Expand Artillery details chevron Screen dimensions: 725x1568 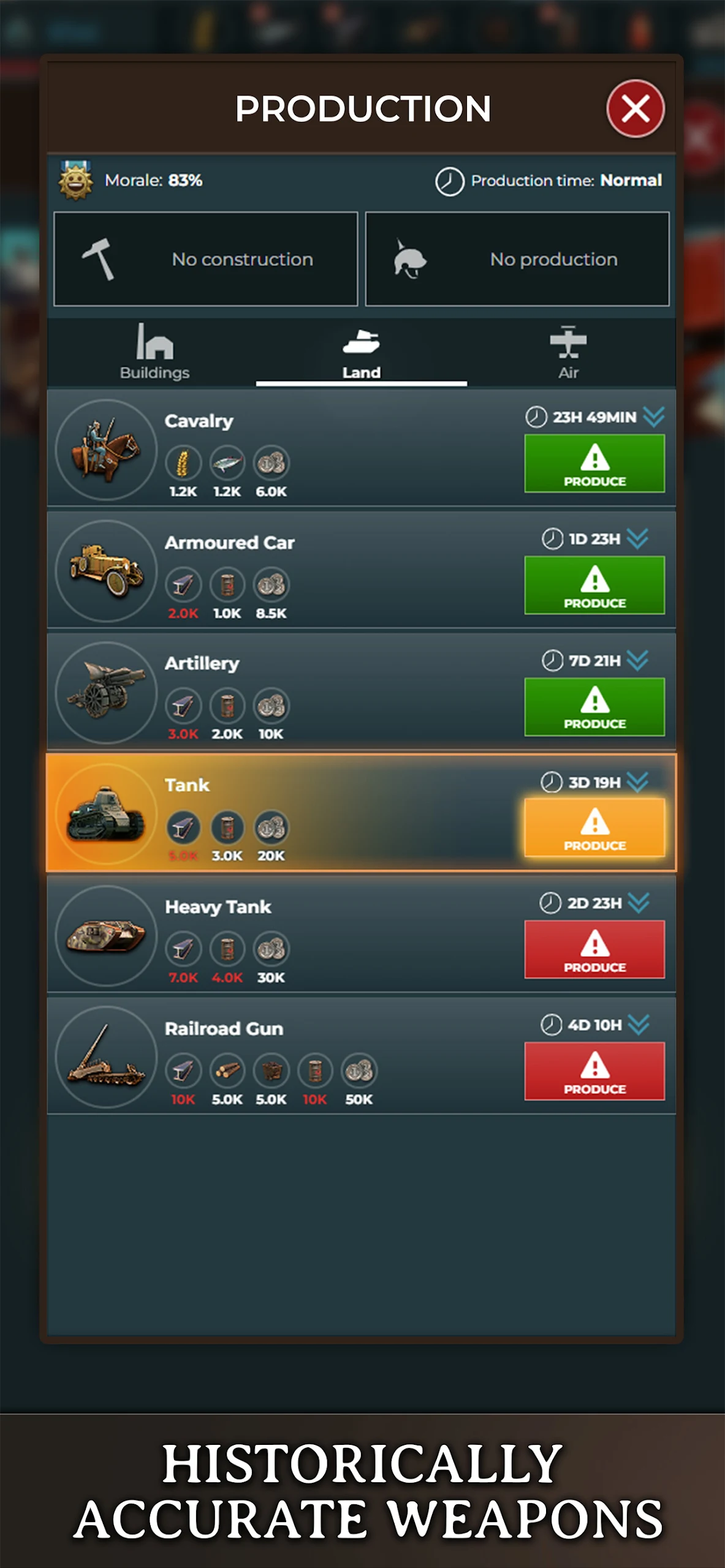[x=638, y=660]
